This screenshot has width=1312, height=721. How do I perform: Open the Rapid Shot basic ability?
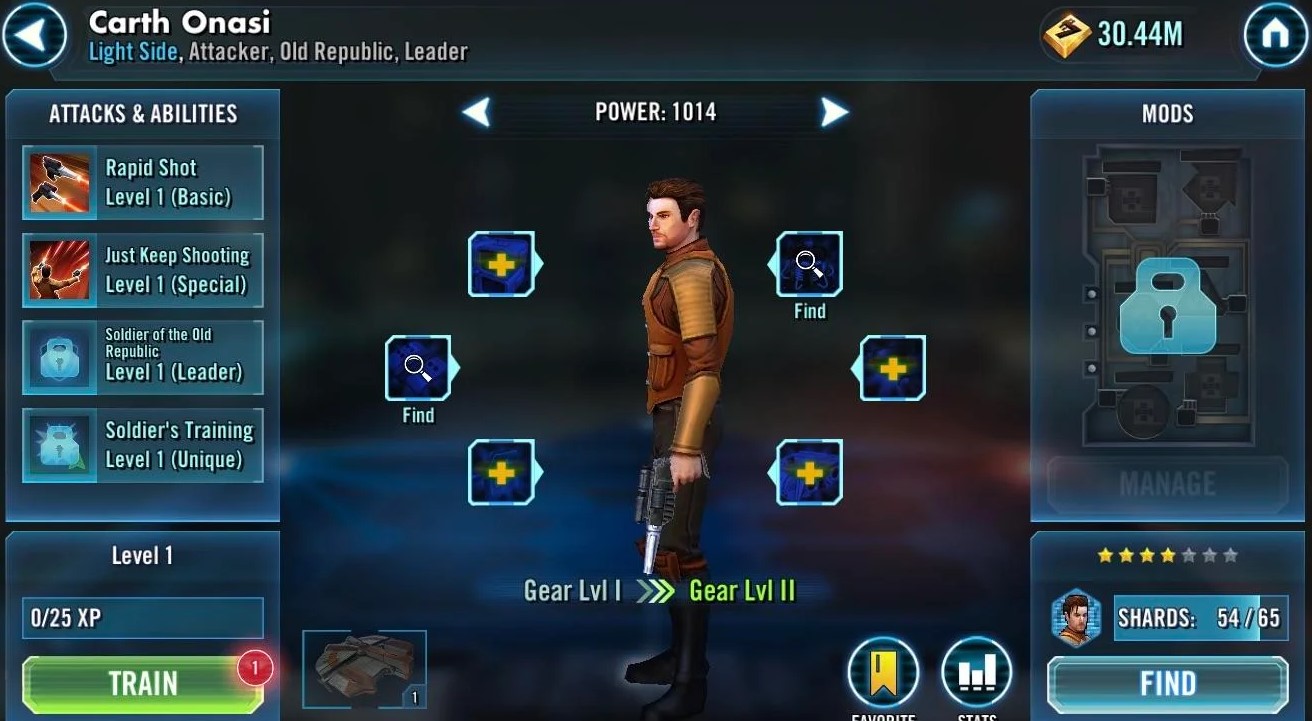140,181
